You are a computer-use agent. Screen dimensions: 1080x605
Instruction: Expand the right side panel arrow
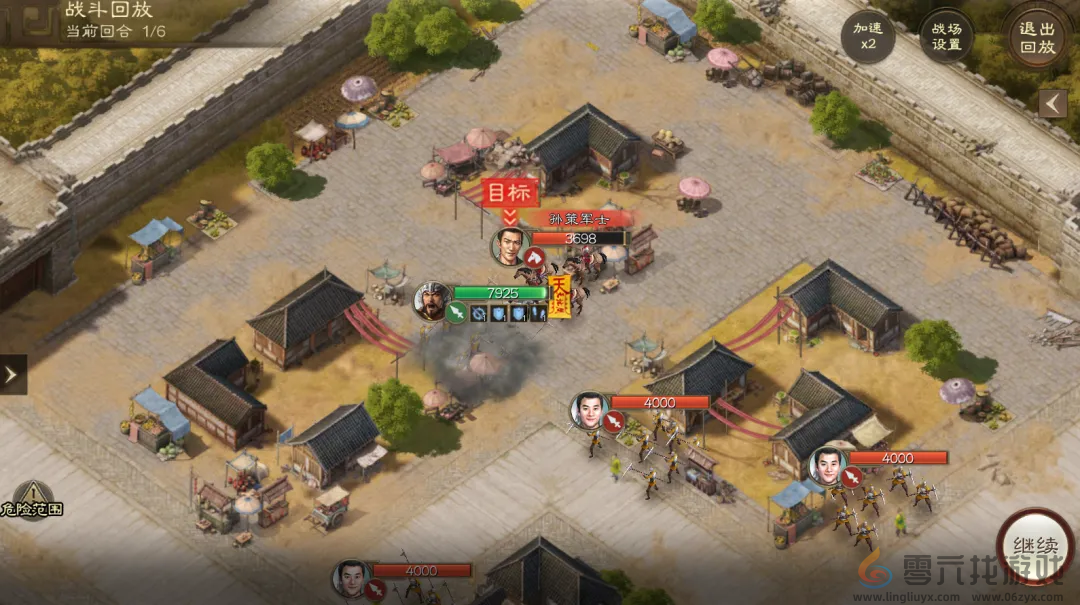click(x=1053, y=103)
